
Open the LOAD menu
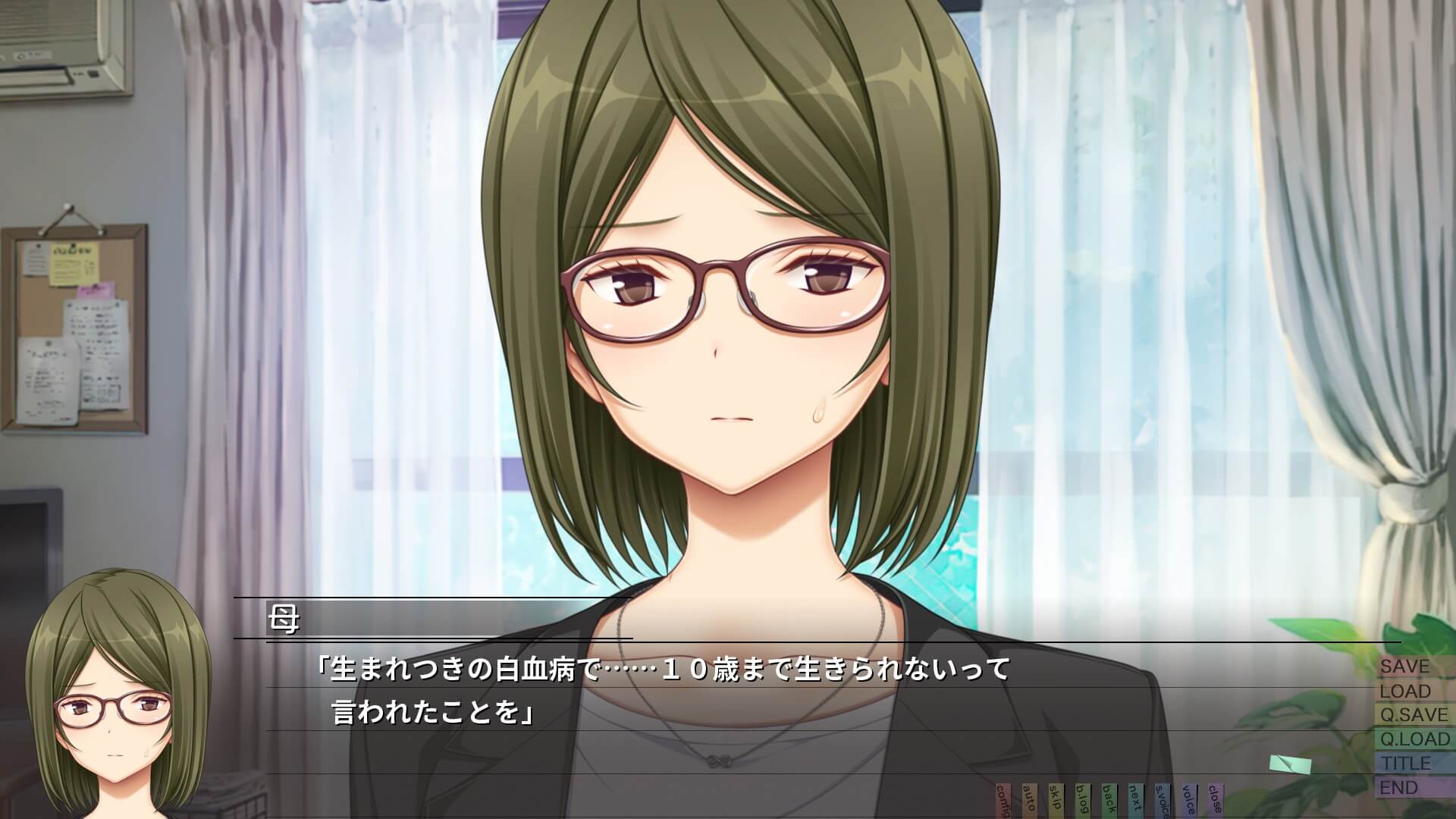pos(1405,691)
